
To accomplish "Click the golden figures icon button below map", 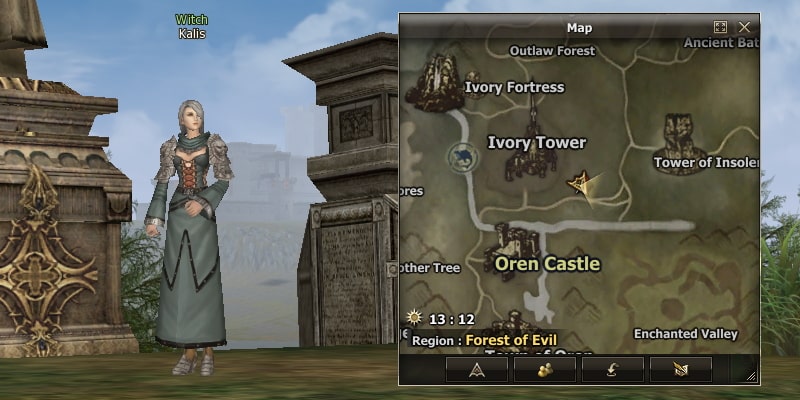I will coord(545,369).
